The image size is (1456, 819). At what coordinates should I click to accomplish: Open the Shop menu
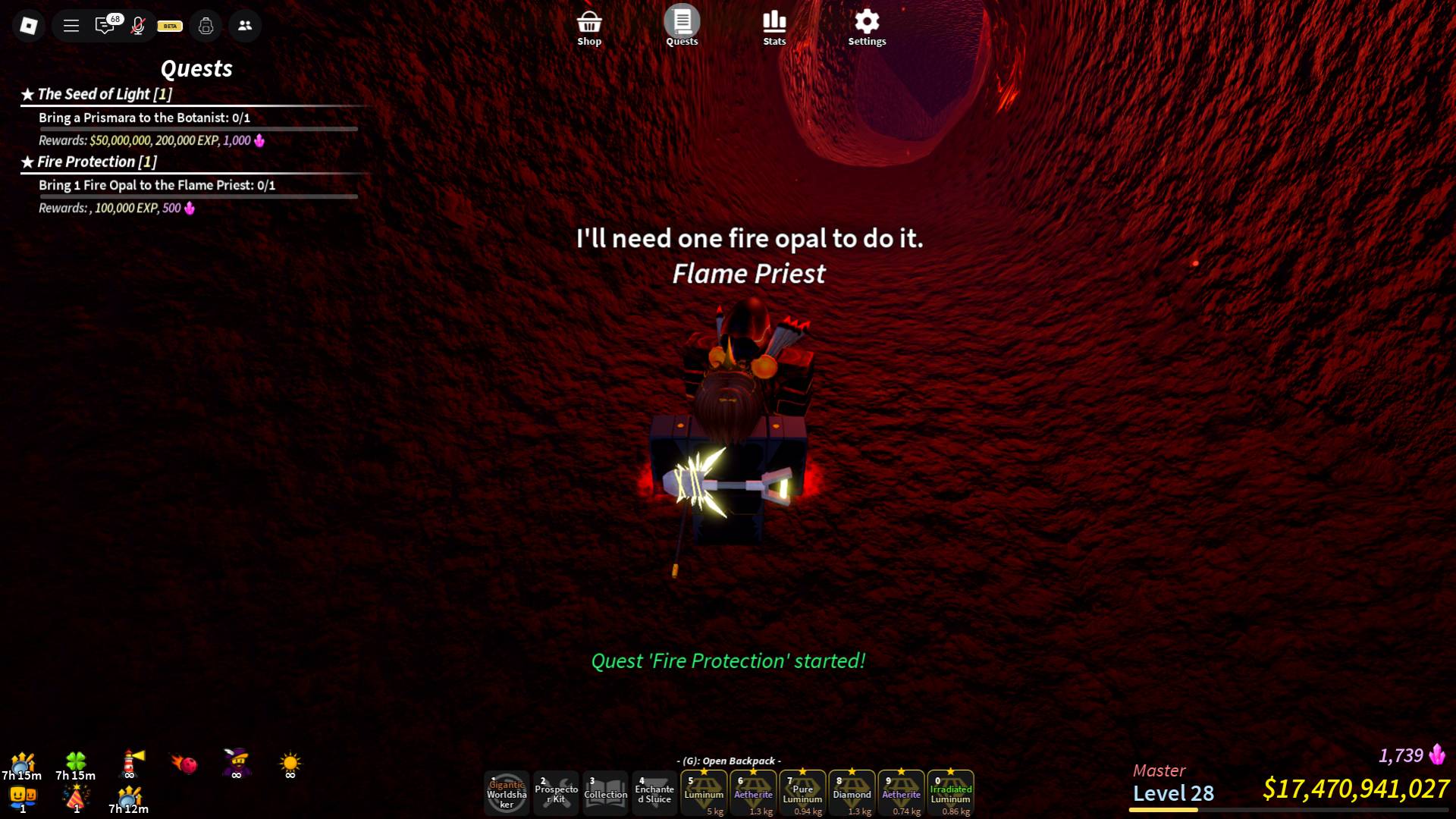589,23
